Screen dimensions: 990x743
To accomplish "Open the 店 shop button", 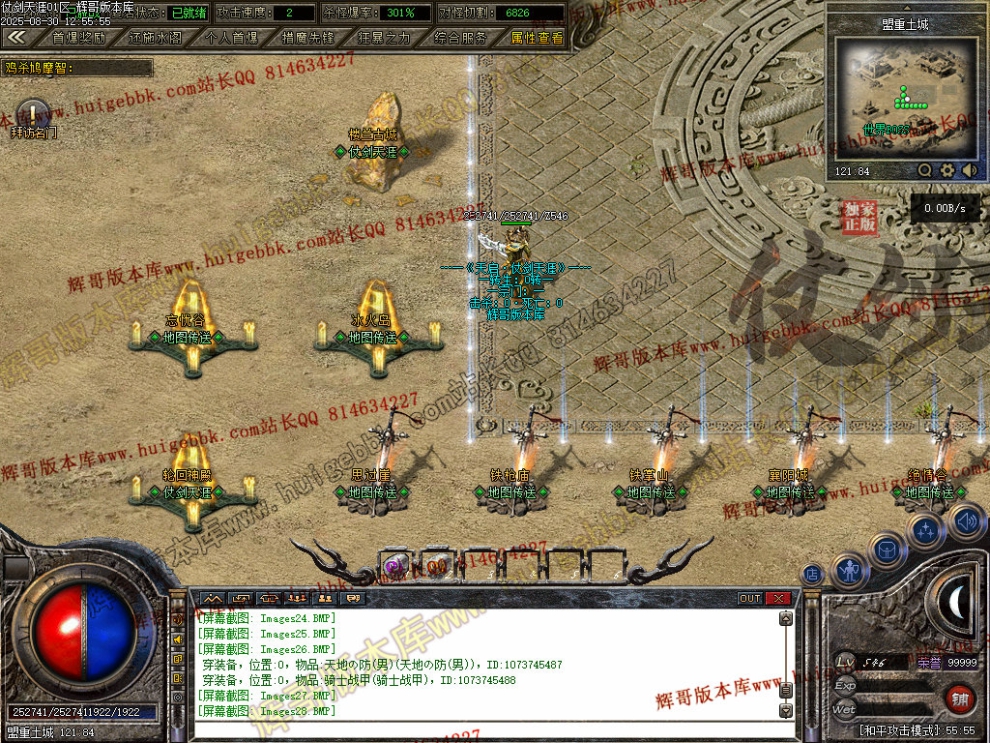I will (x=813, y=575).
